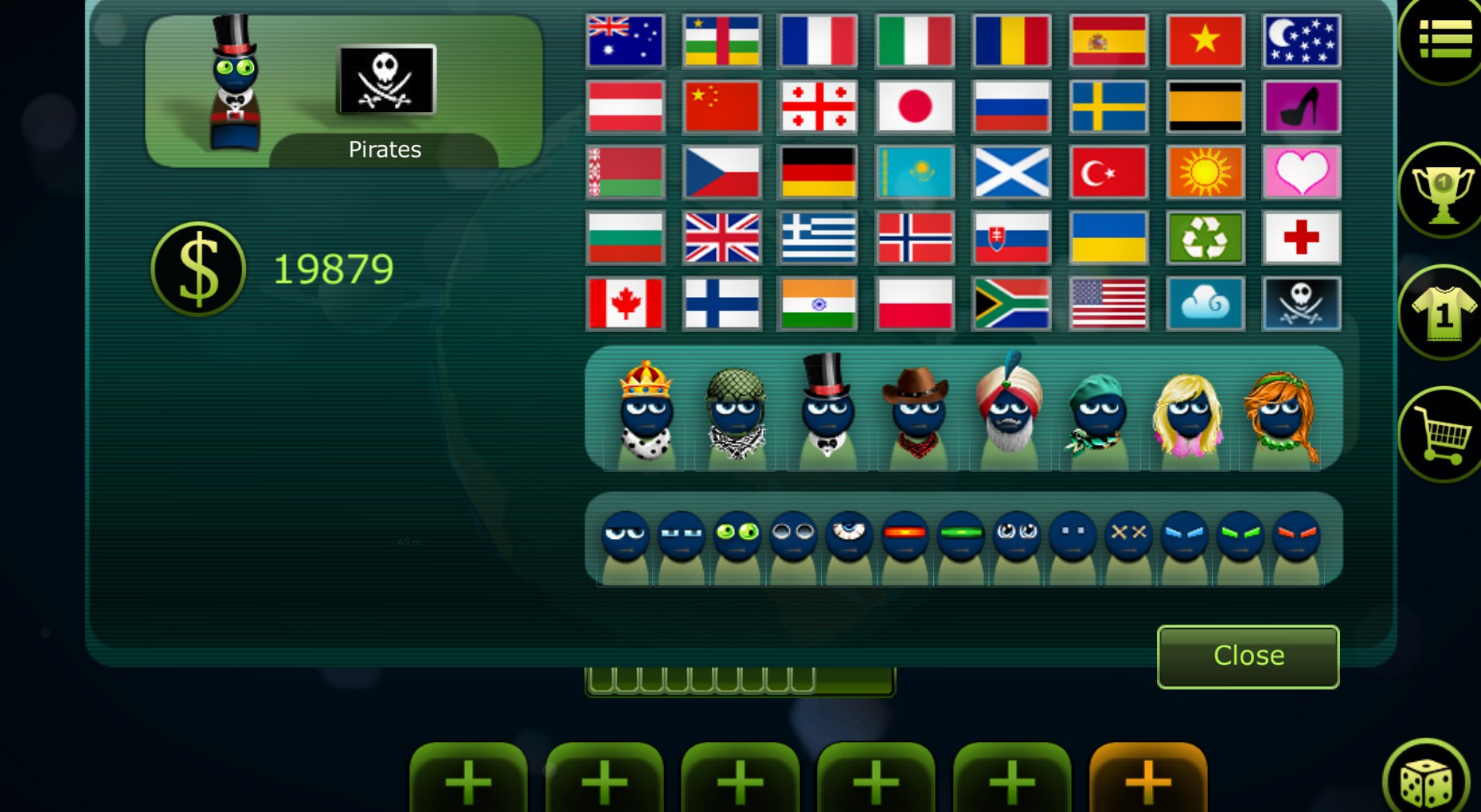Choose the high heel shoe flag
The height and width of the screenshot is (812, 1481).
click(x=1302, y=107)
